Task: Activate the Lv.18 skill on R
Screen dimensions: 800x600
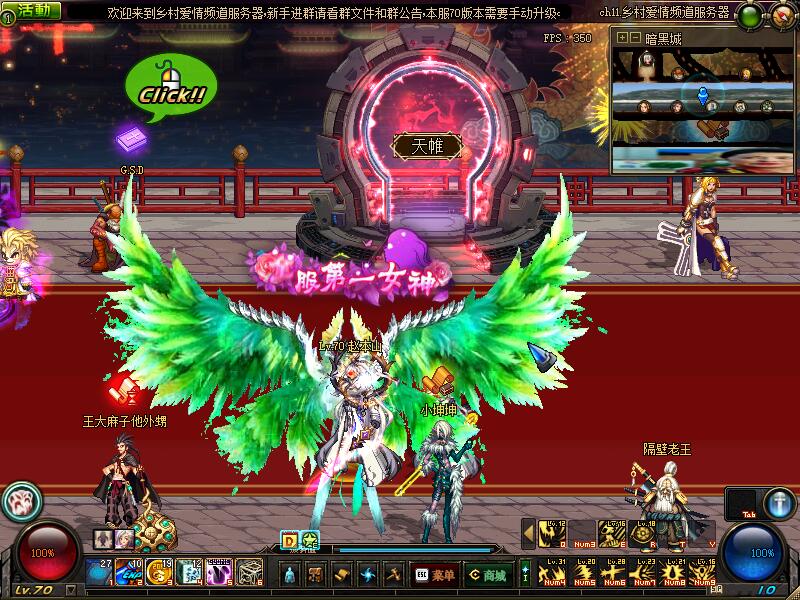Action: coord(642,533)
